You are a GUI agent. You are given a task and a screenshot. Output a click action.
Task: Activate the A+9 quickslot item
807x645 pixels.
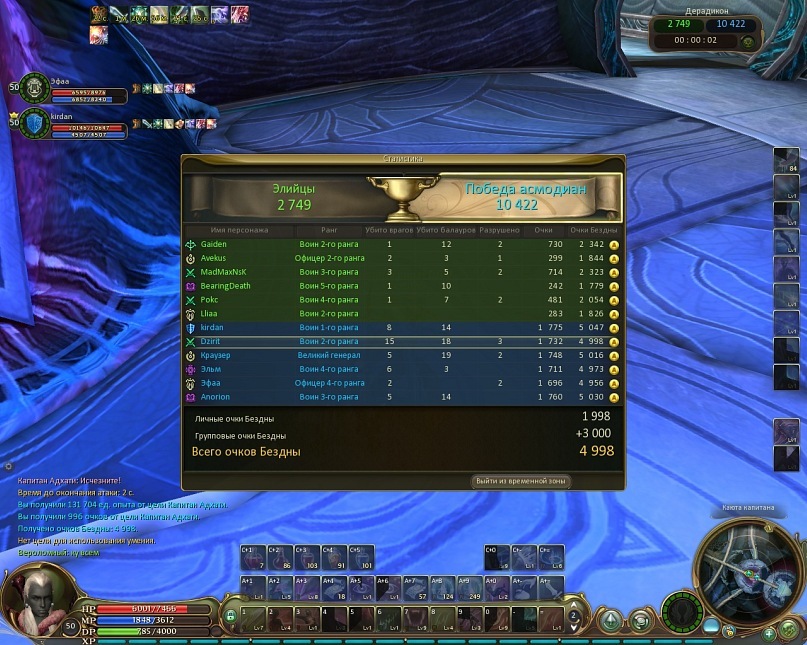(468, 587)
